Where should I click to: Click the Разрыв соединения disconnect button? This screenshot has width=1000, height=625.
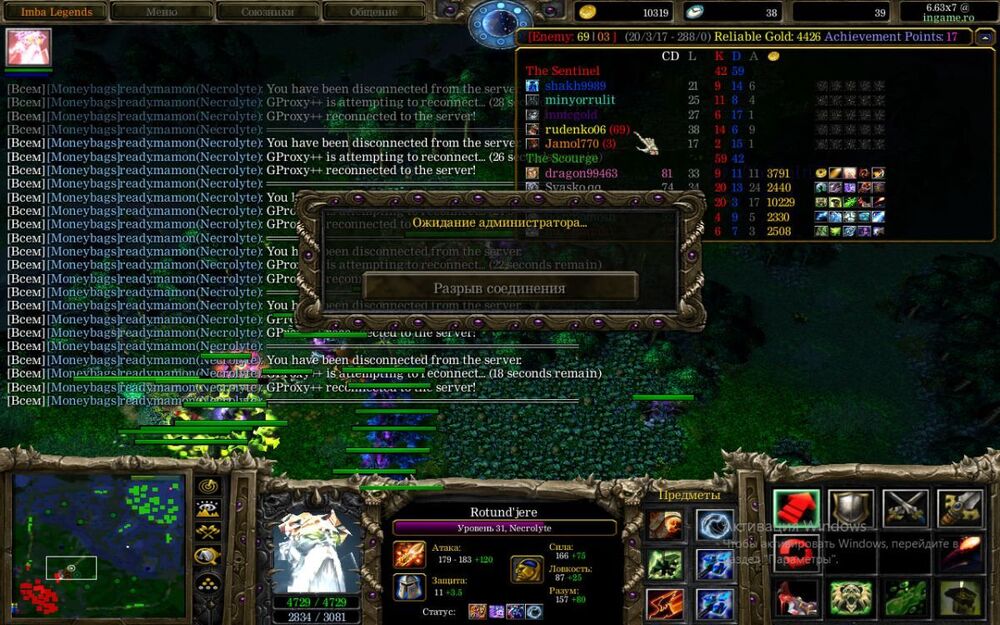[499, 288]
